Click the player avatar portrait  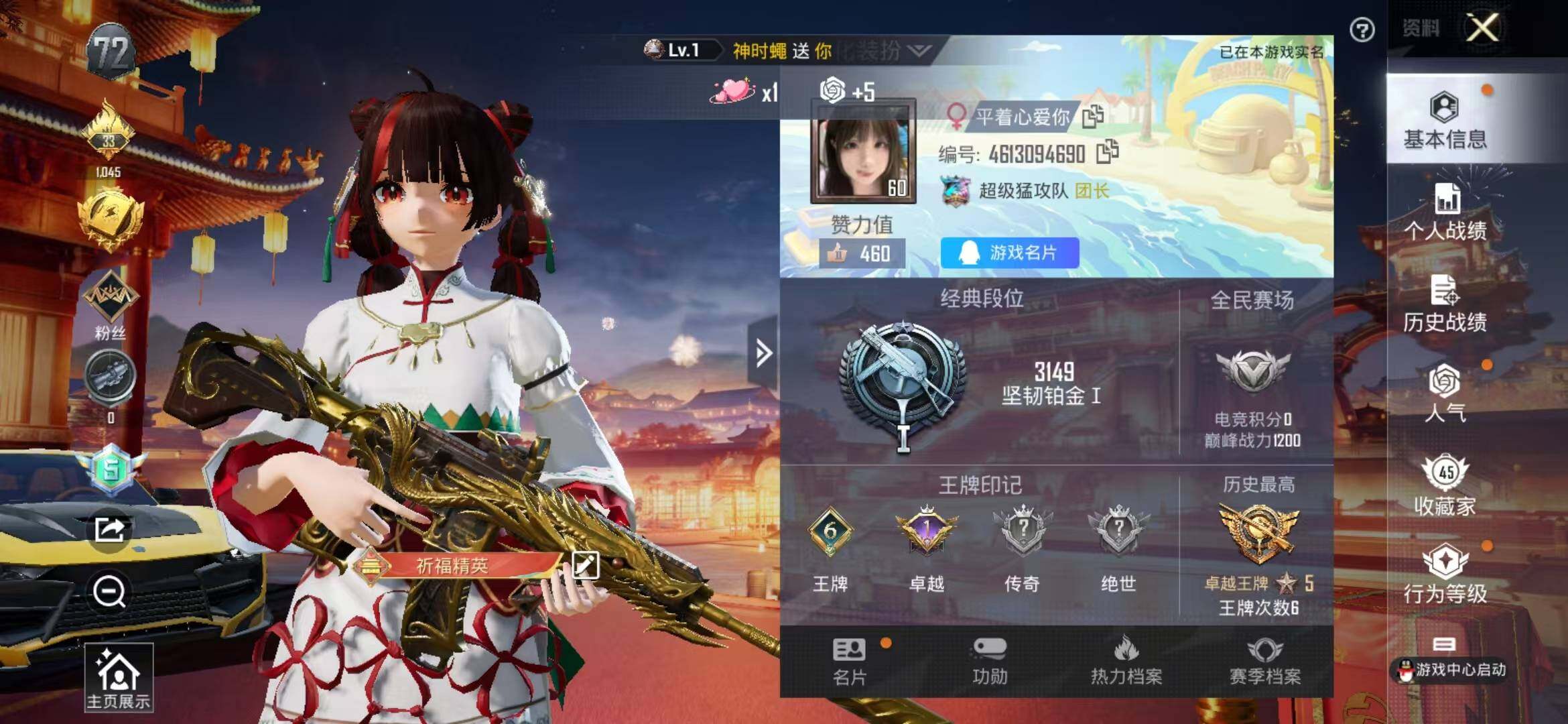click(863, 152)
